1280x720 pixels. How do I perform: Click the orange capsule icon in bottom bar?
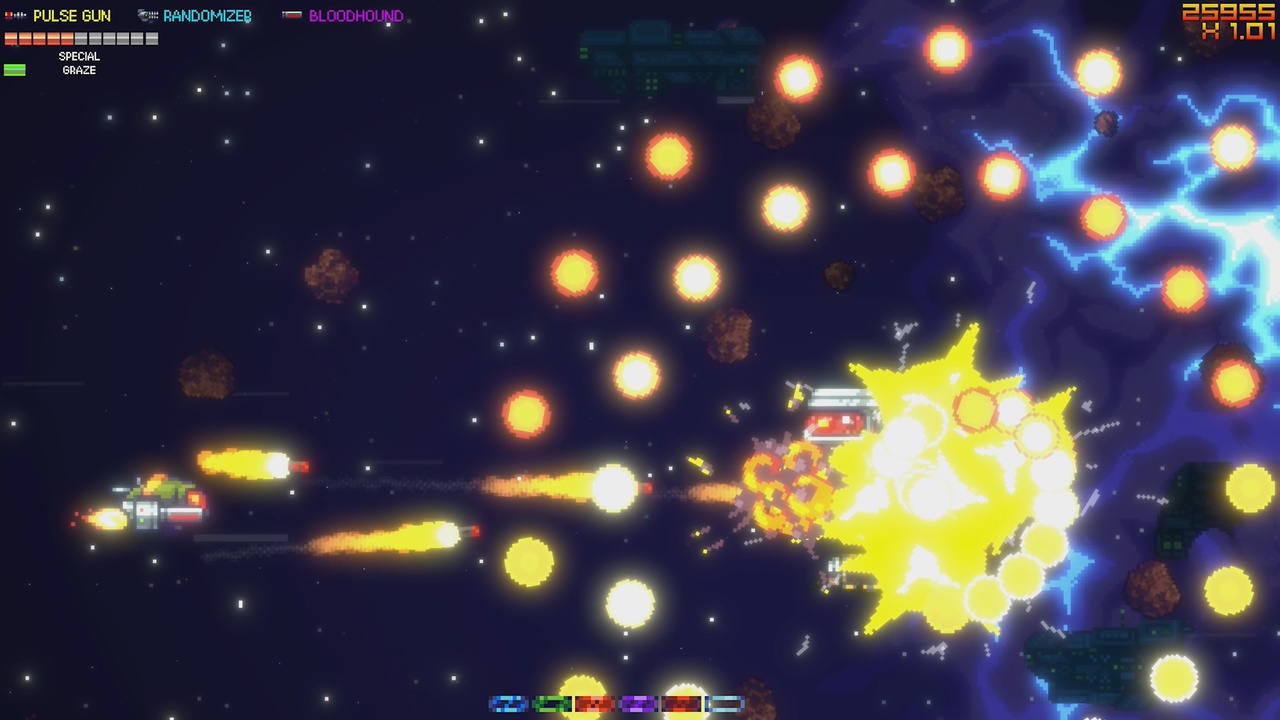681,706
